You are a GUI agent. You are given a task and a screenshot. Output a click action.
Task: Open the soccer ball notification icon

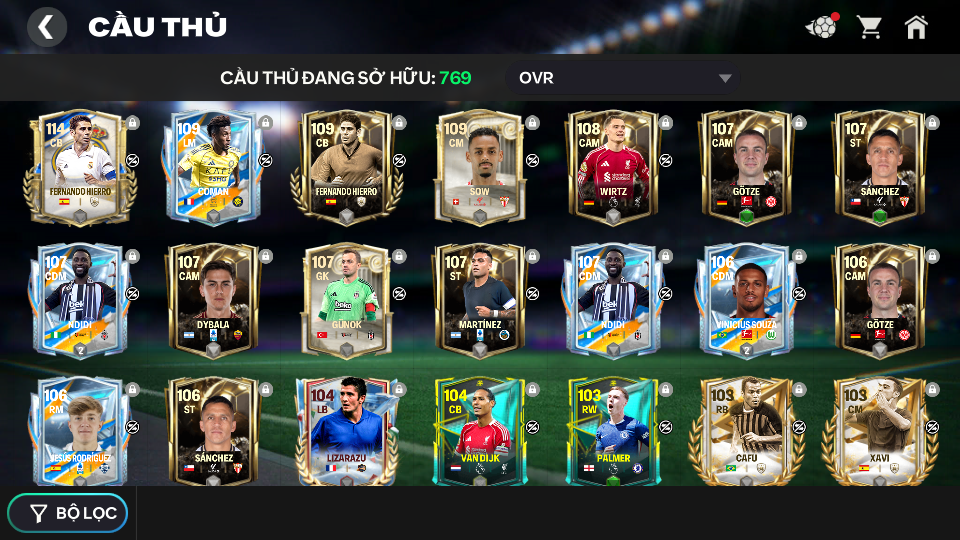(x=821, y=27)
